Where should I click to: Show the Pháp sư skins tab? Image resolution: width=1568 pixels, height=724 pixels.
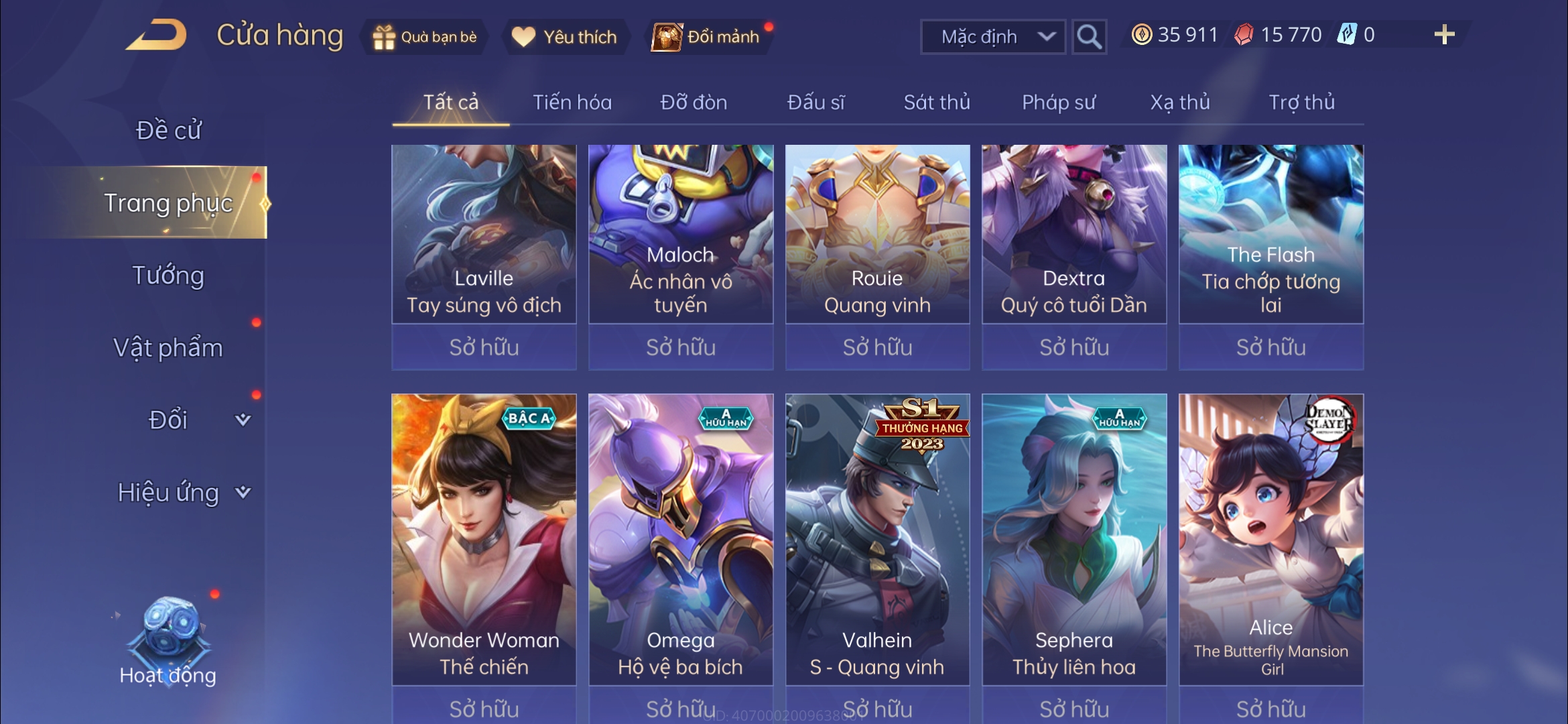coord(1059,103)
